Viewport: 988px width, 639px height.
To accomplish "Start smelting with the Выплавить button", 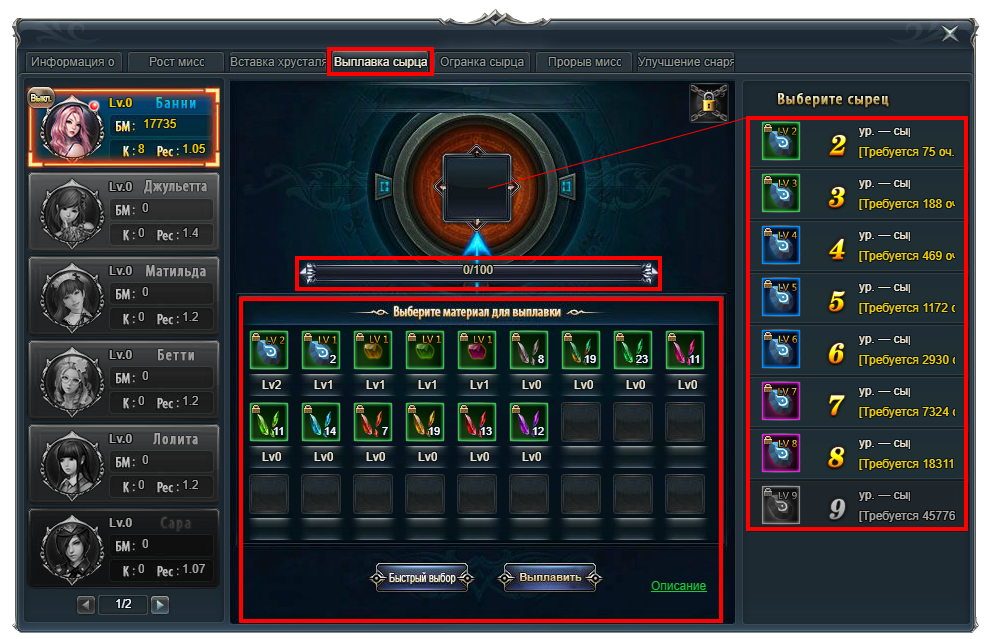I will pos(549,578).
